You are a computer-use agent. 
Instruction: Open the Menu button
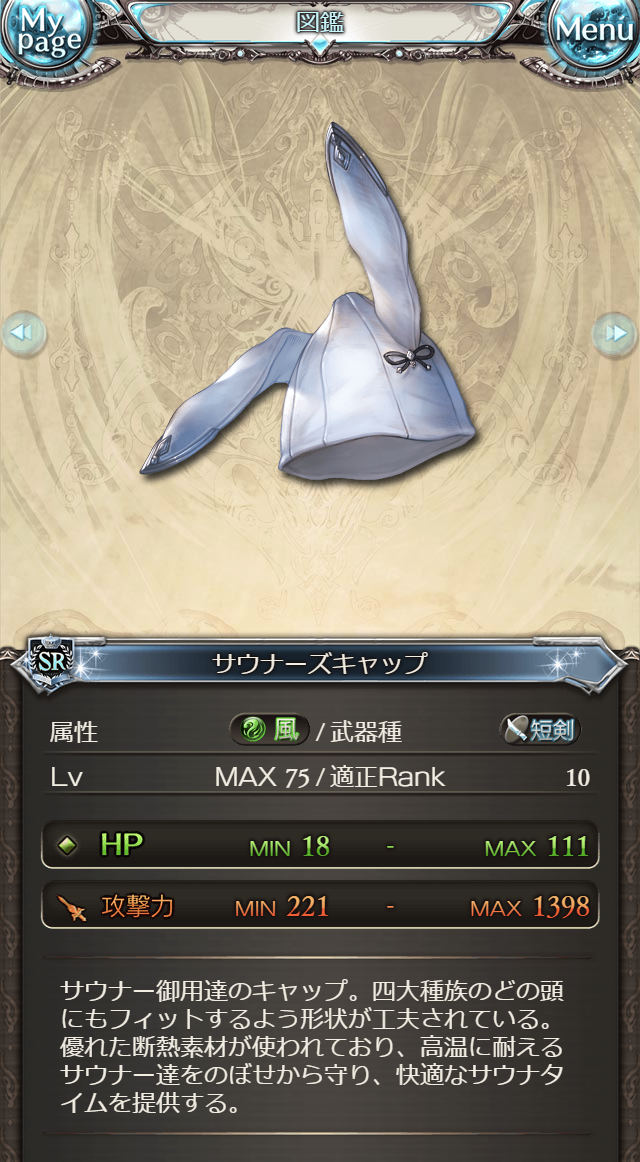594,33
